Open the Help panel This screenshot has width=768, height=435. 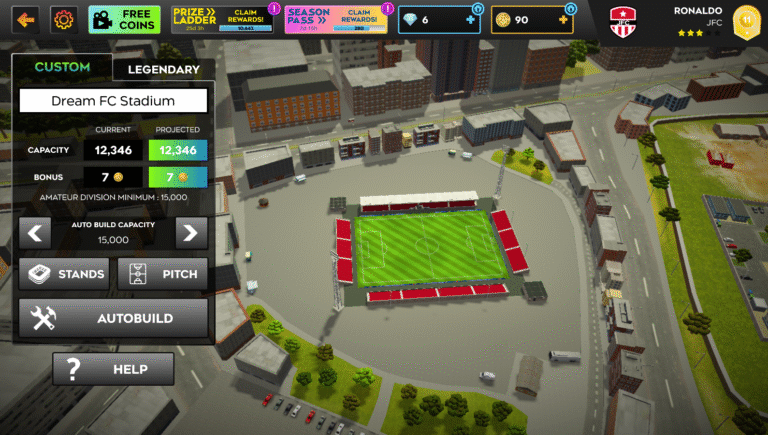tap(113, 369)
